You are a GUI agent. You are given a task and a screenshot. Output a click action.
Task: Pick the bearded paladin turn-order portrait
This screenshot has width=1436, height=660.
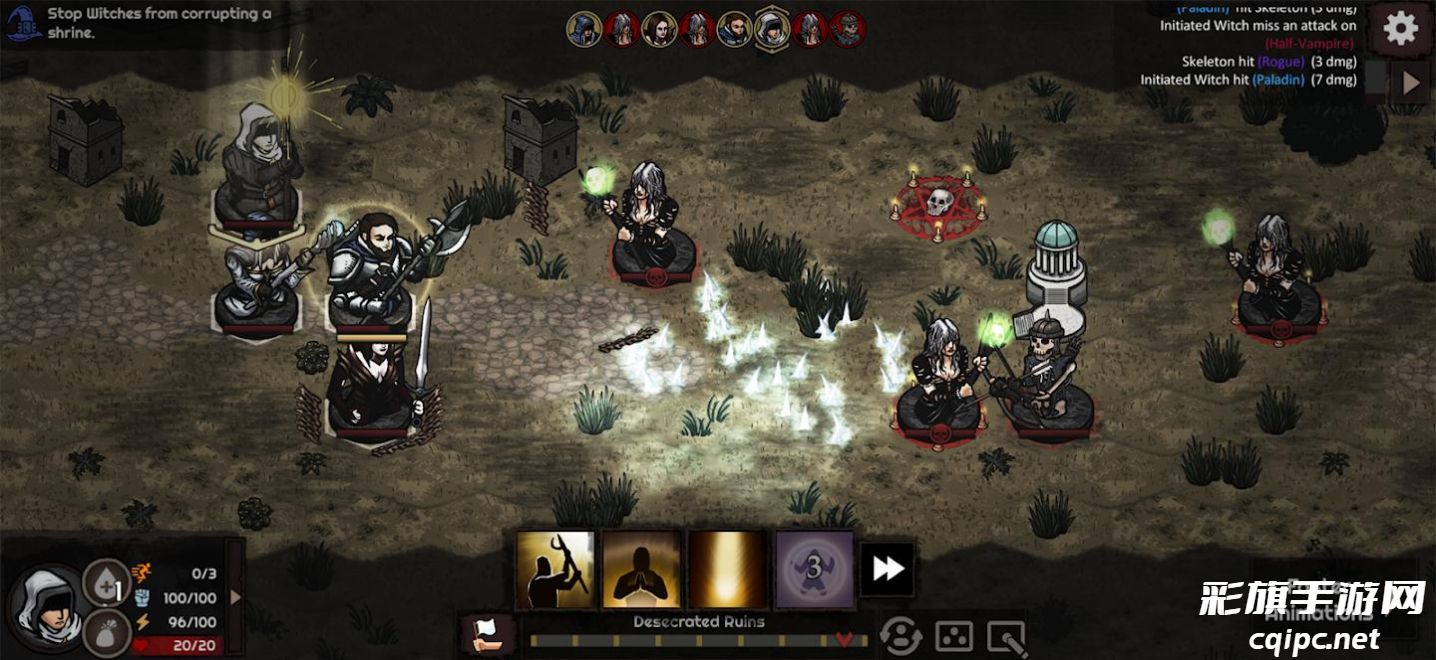pos(734,29)
